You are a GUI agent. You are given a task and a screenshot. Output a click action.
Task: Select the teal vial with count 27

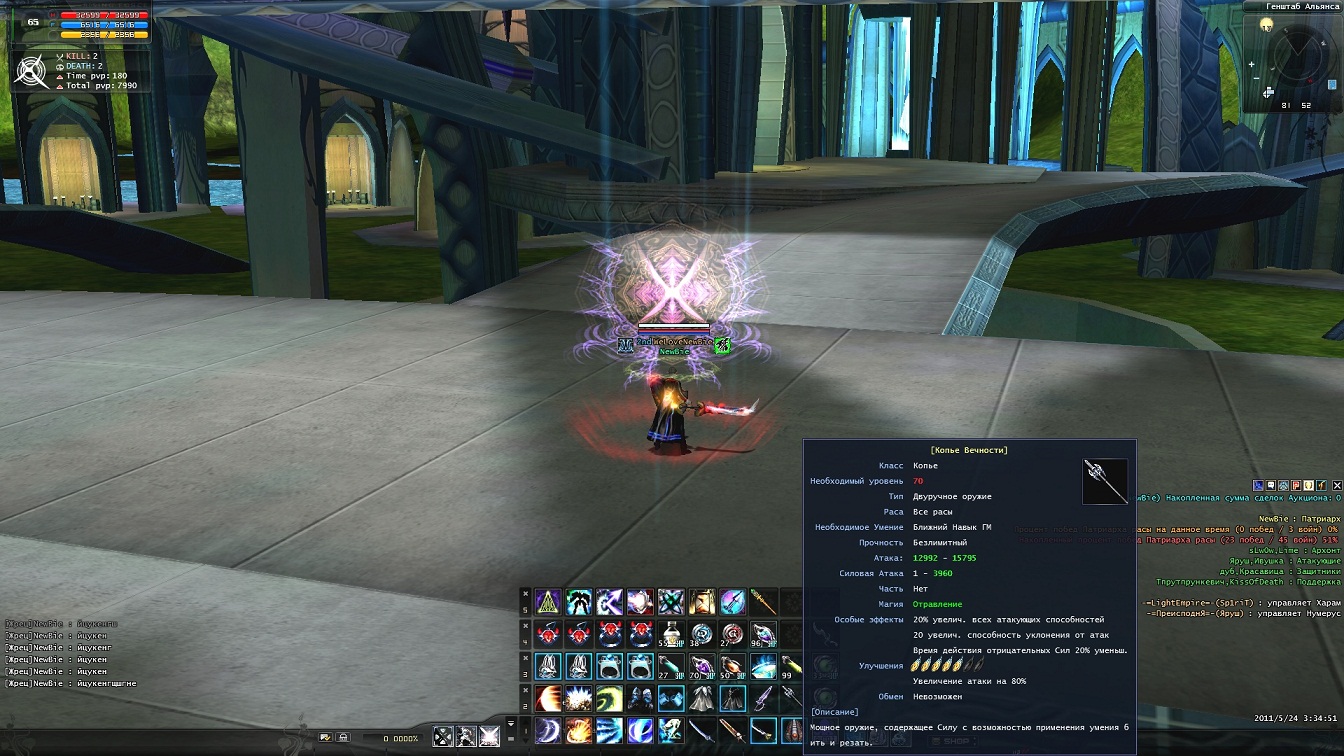[x=671, y=666]
